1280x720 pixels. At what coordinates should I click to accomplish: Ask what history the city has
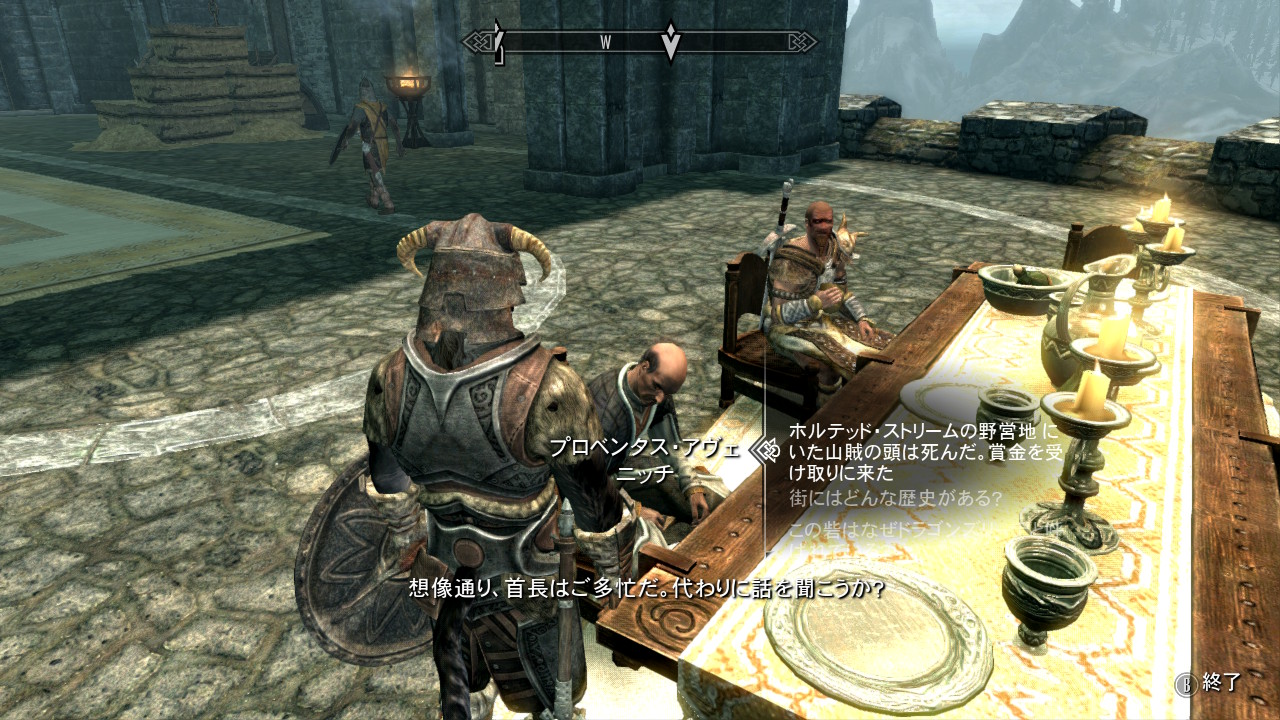895,498
